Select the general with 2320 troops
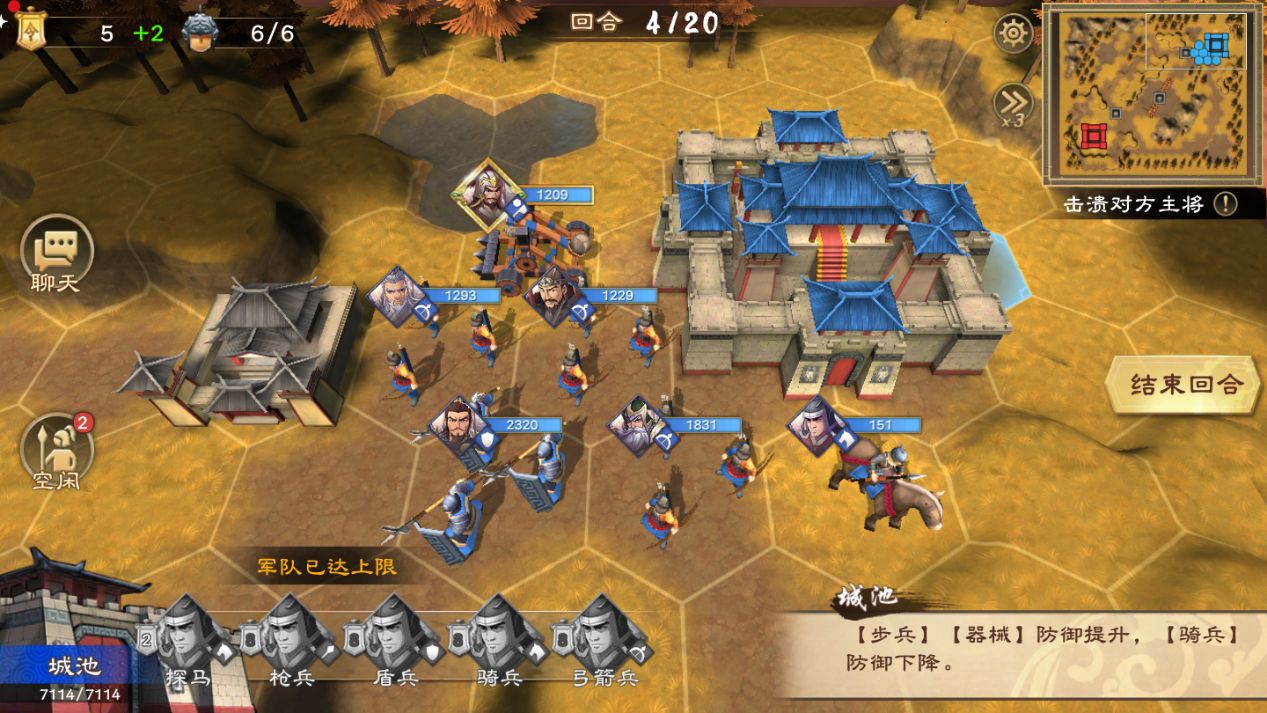This screenshot has height=713, width=1267. (459, 425)
